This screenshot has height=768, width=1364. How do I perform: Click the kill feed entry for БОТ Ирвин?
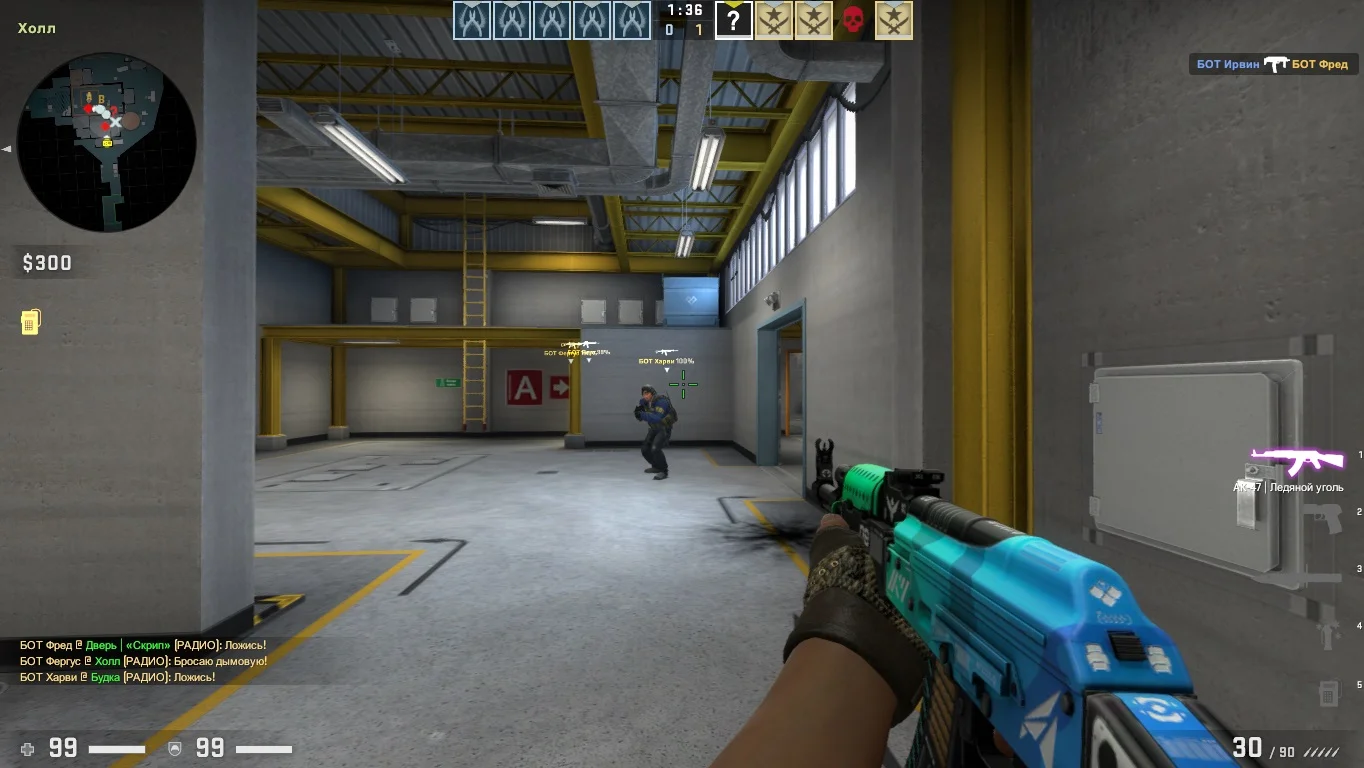pyautogui.click(x=1272, y=64)
